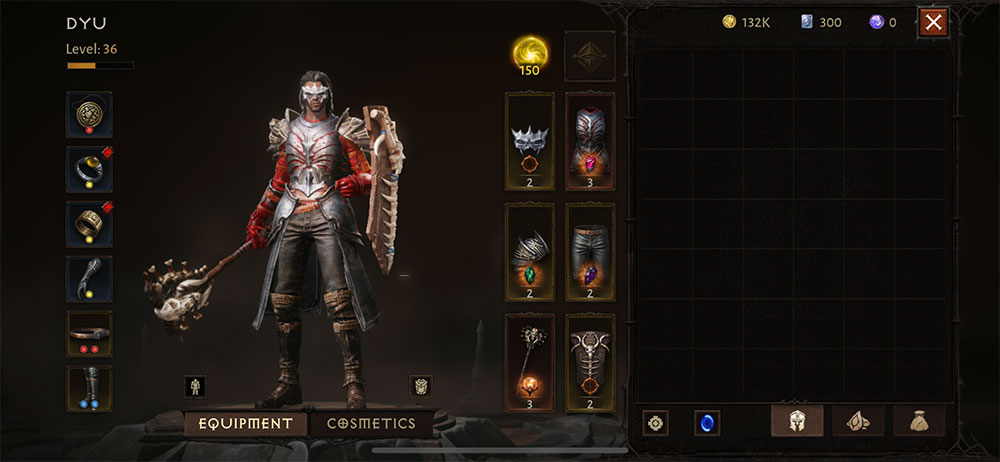The width and height of the screenshot is (1000, 462).
Task: Select the bone off-hand shield slot
Action: [x=590, y=362]
